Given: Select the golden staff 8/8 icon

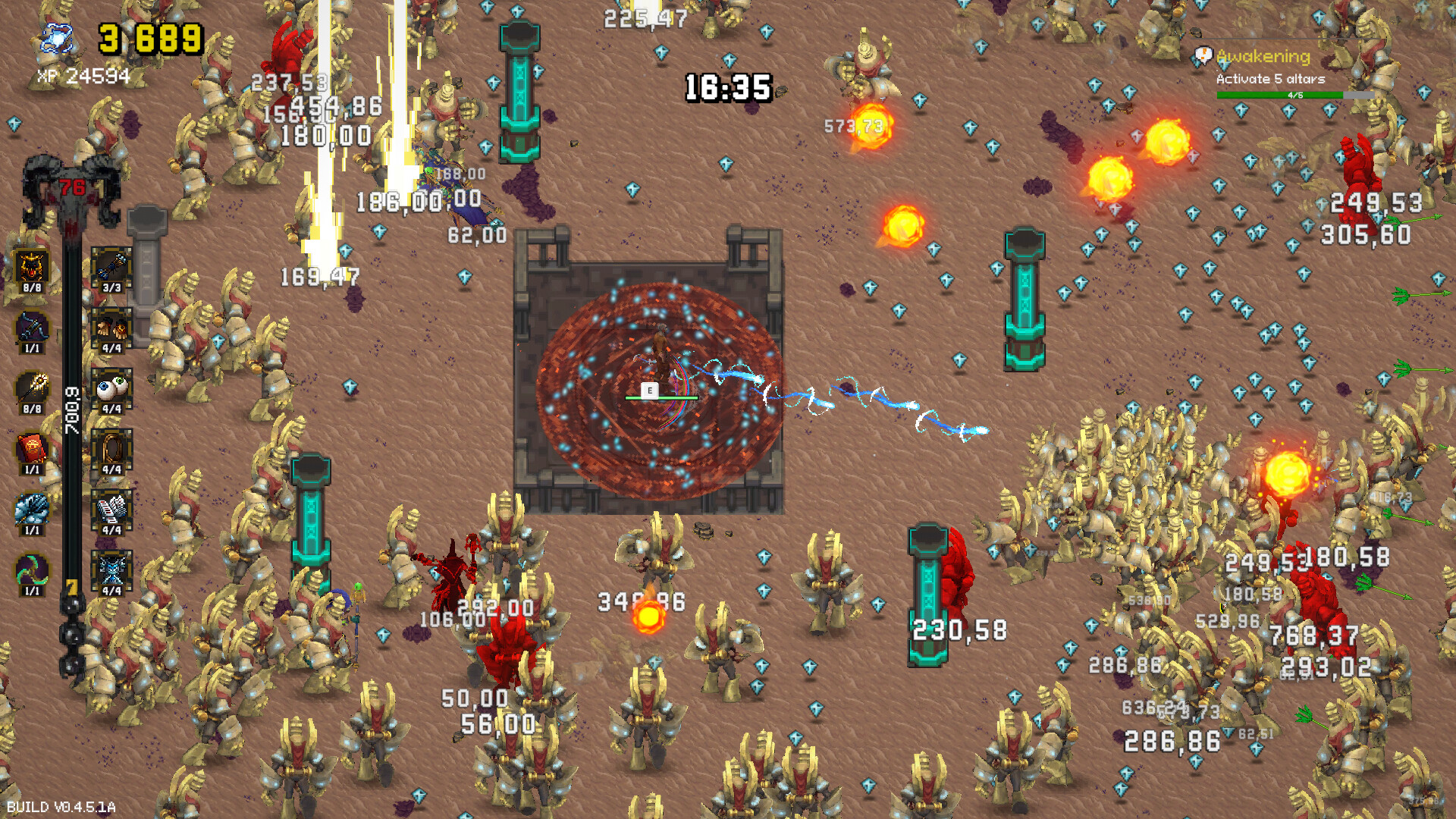Looking at the screenshot, I should pyautogui.click(x=31, y=388).
